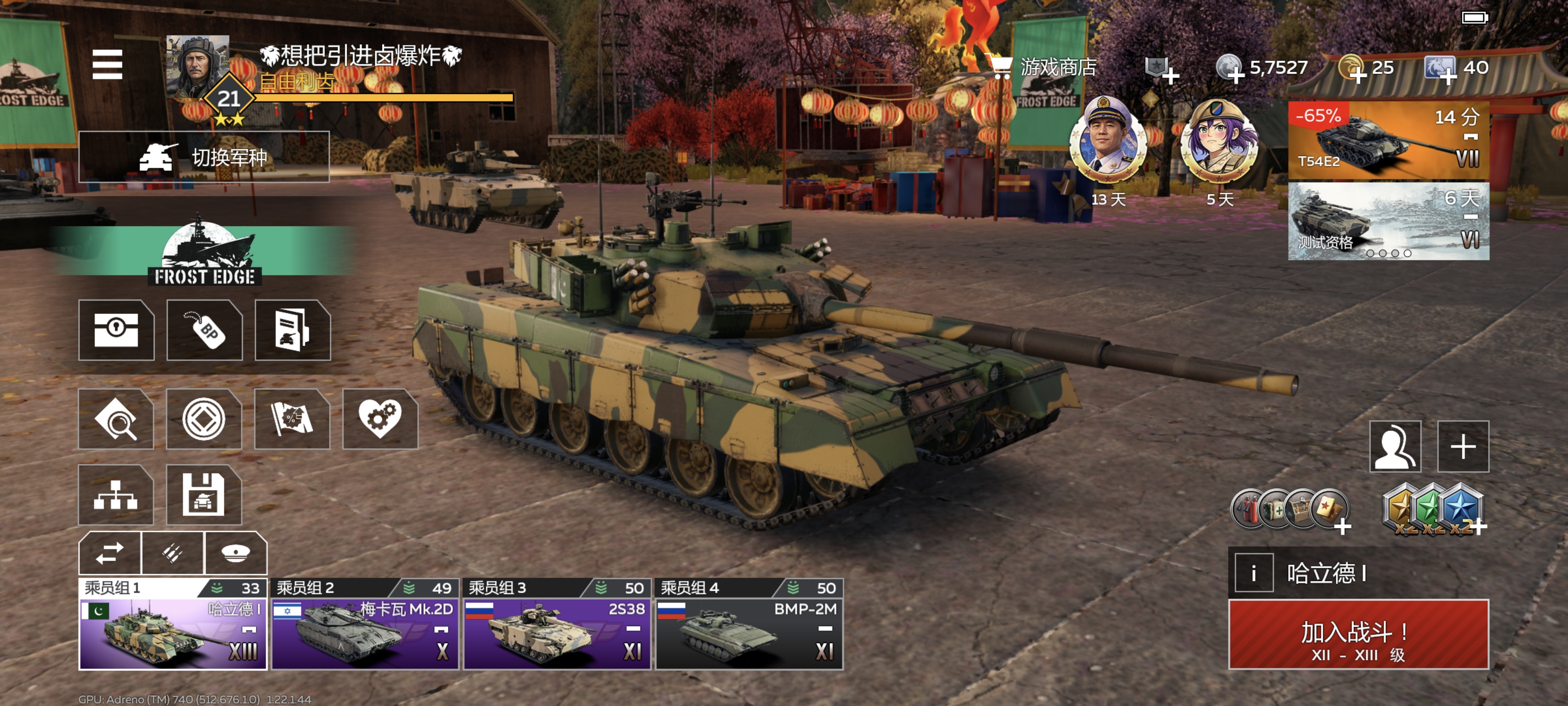
Task: Open the BP battle pass tag icon
Action: click(x=204, y=330)
